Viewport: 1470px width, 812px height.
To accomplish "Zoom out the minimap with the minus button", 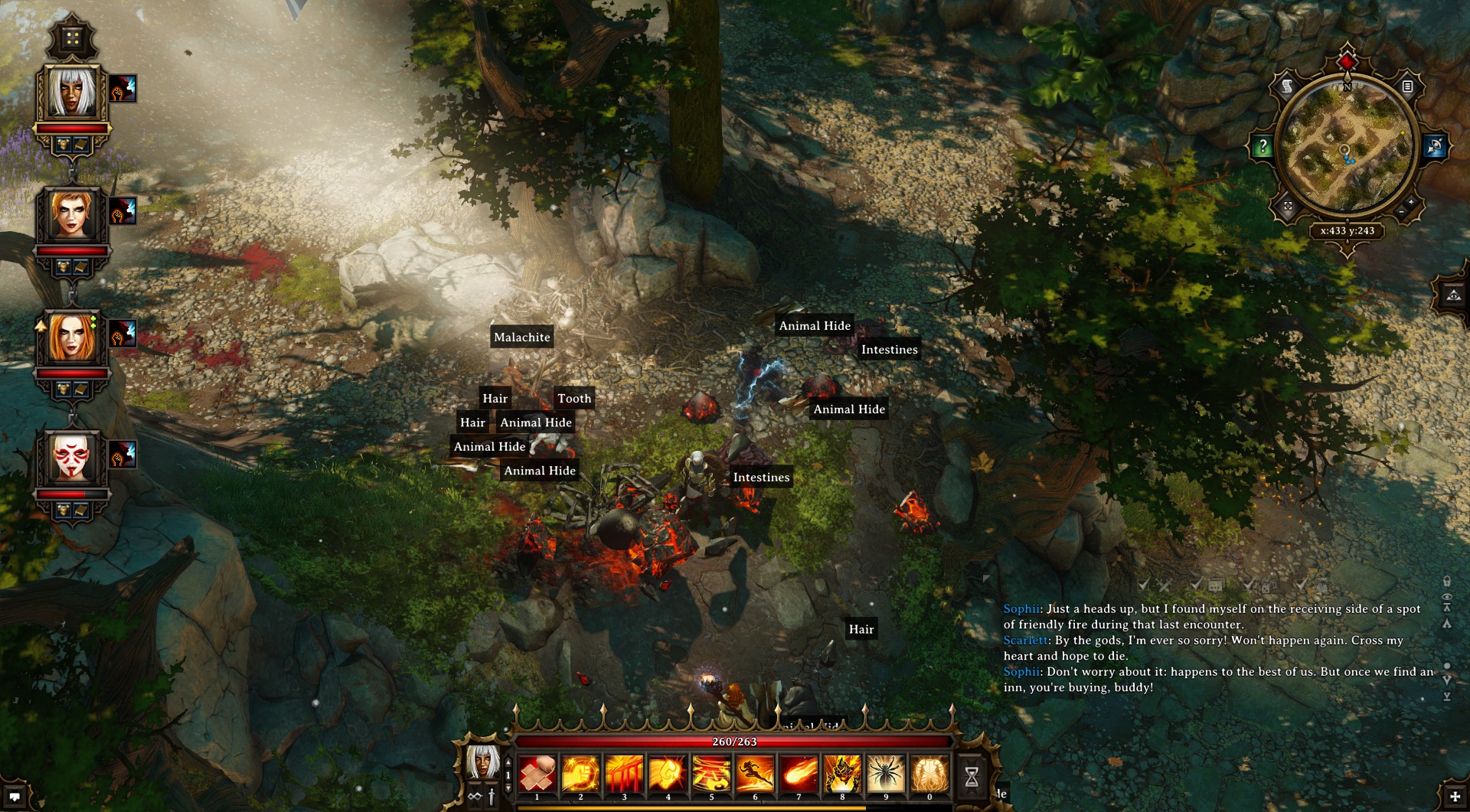I will click(x=1401, y=211).
